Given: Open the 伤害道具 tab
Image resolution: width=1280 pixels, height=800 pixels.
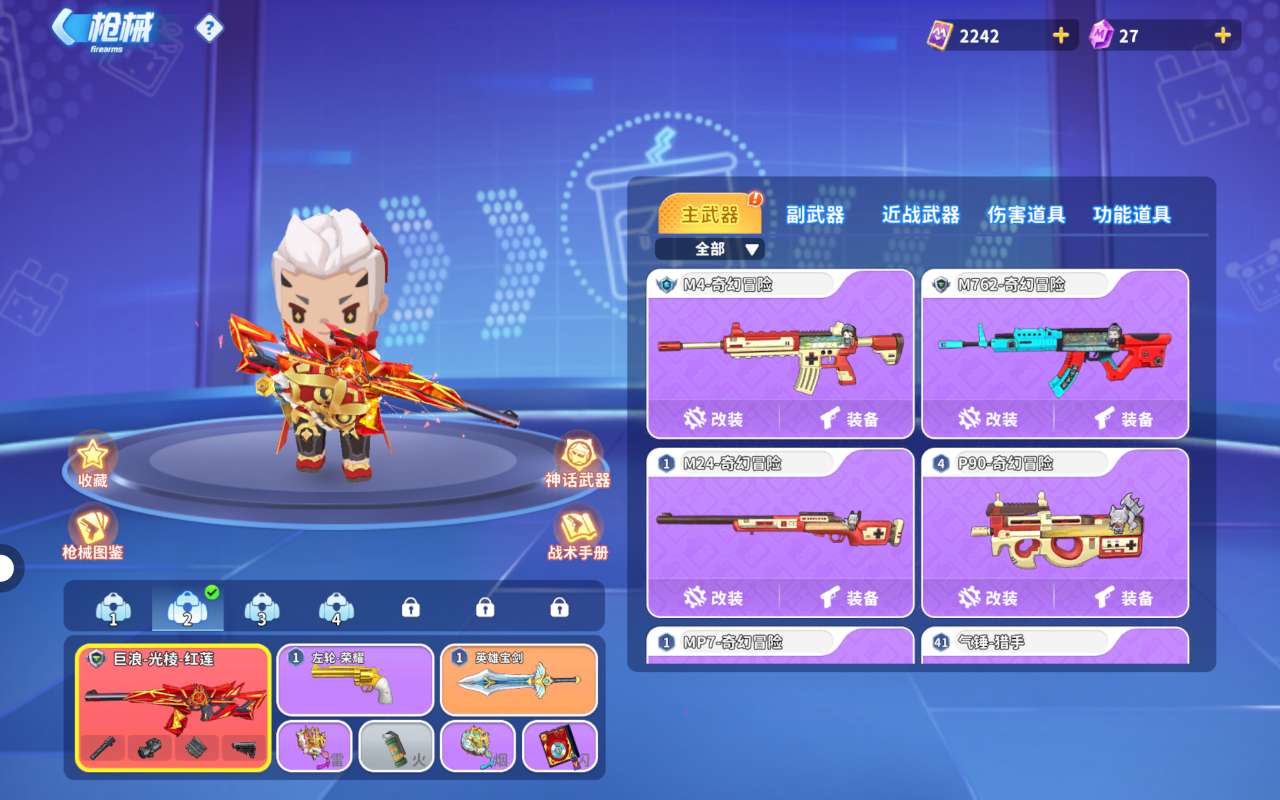Looking at the screenshot, I should (x=1026, y=215).
